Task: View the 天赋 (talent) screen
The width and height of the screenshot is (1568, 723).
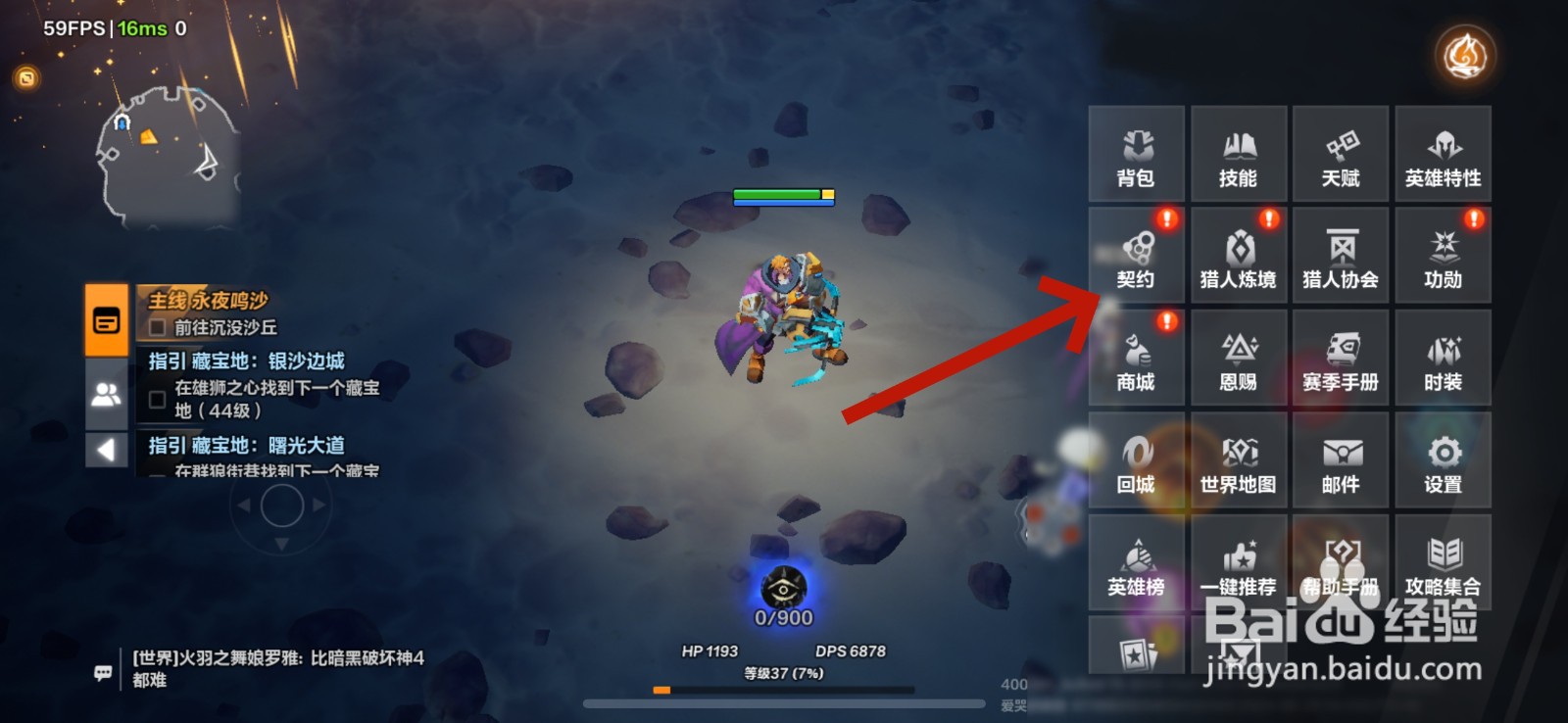Action: point(1340,155)
